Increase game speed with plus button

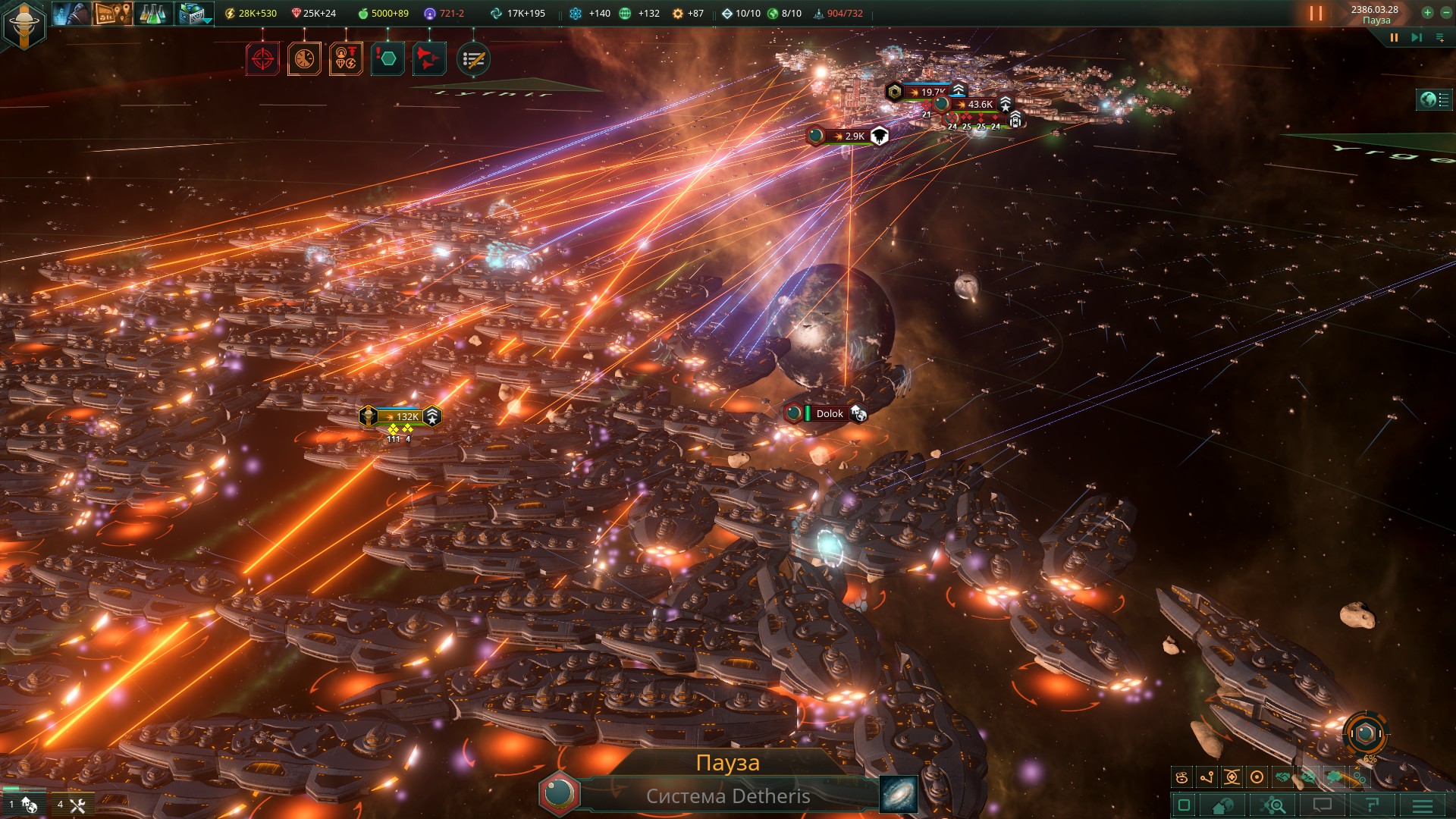tap(1427, 13)
